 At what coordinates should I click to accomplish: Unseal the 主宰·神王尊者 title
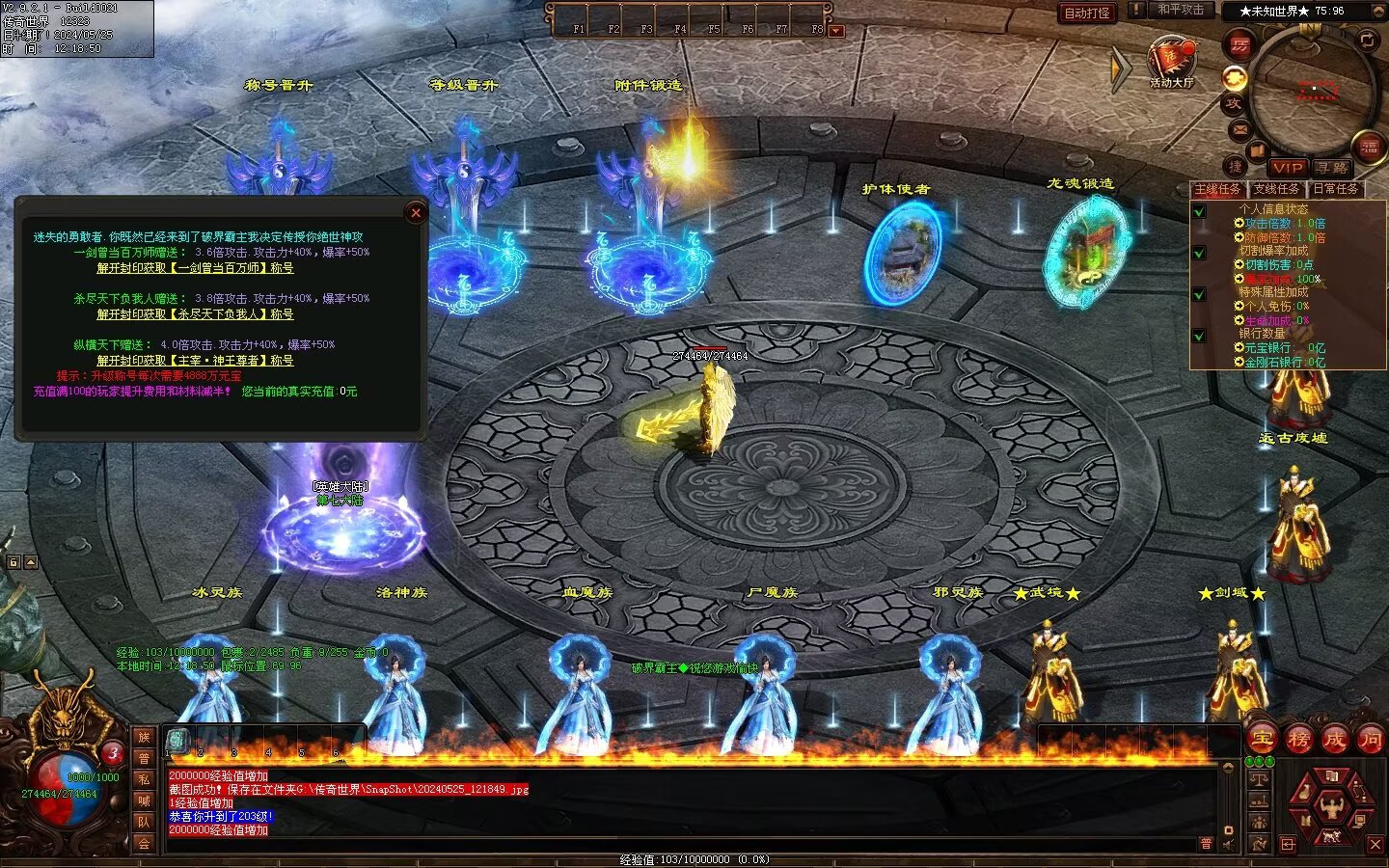195,361
